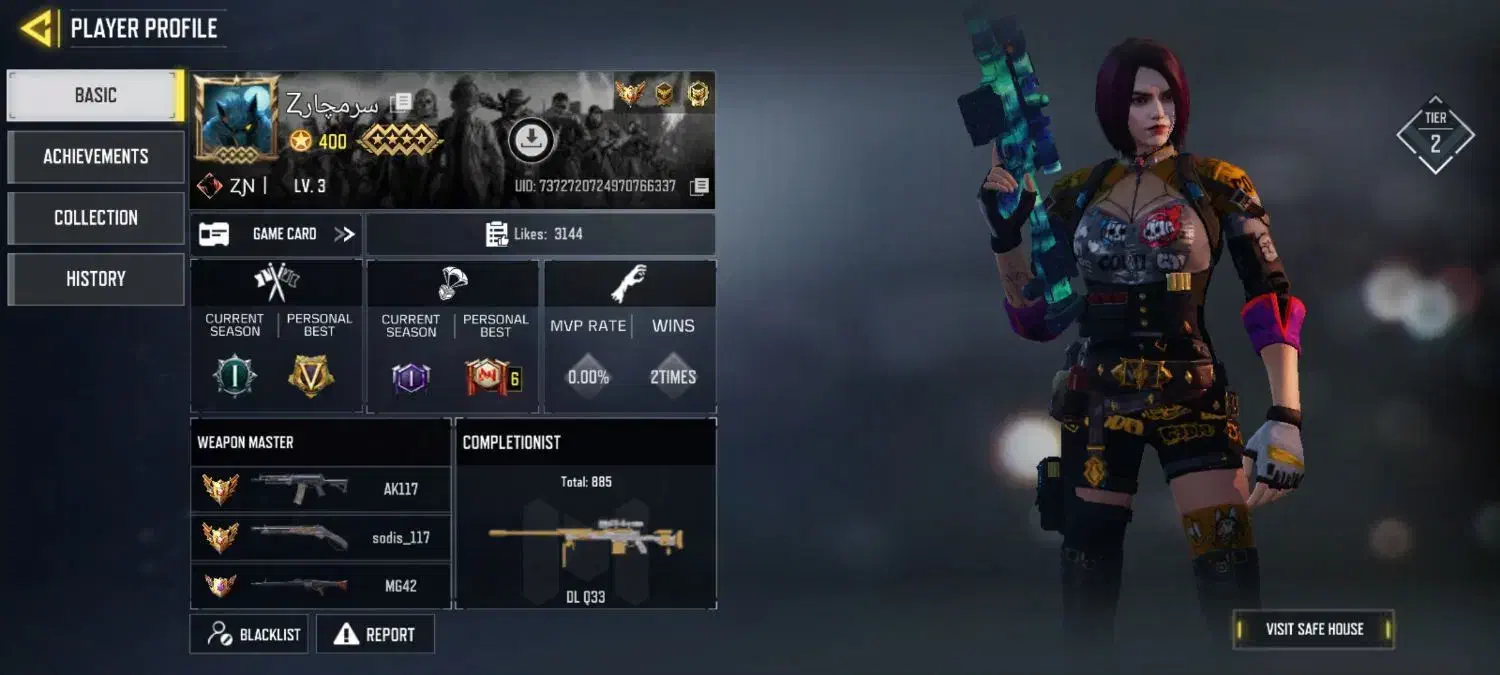This screenshot has width=1500, height=675.
Task: Copy the player name
Action: (402, 102)
